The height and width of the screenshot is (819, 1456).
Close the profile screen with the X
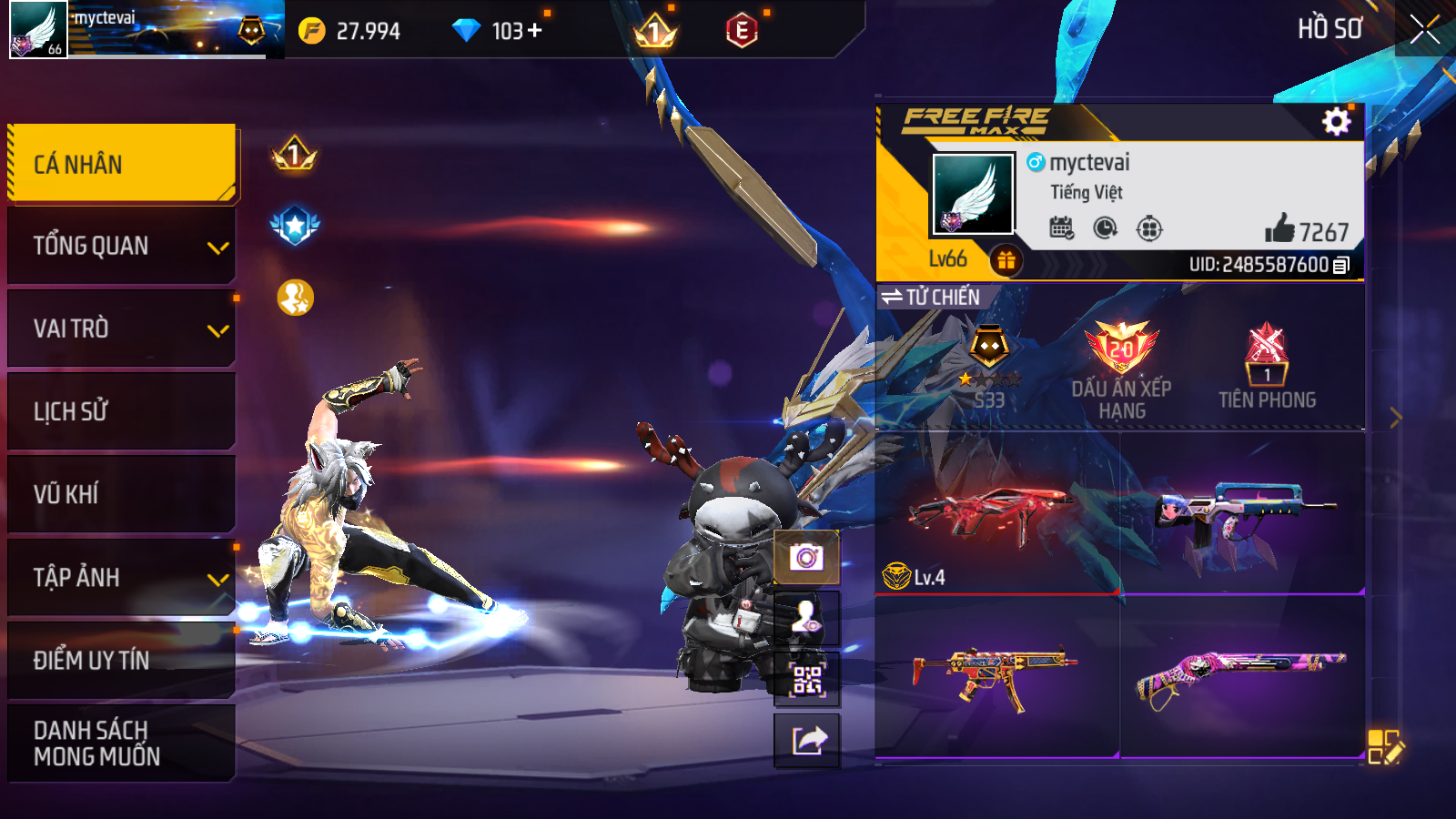1424,29
